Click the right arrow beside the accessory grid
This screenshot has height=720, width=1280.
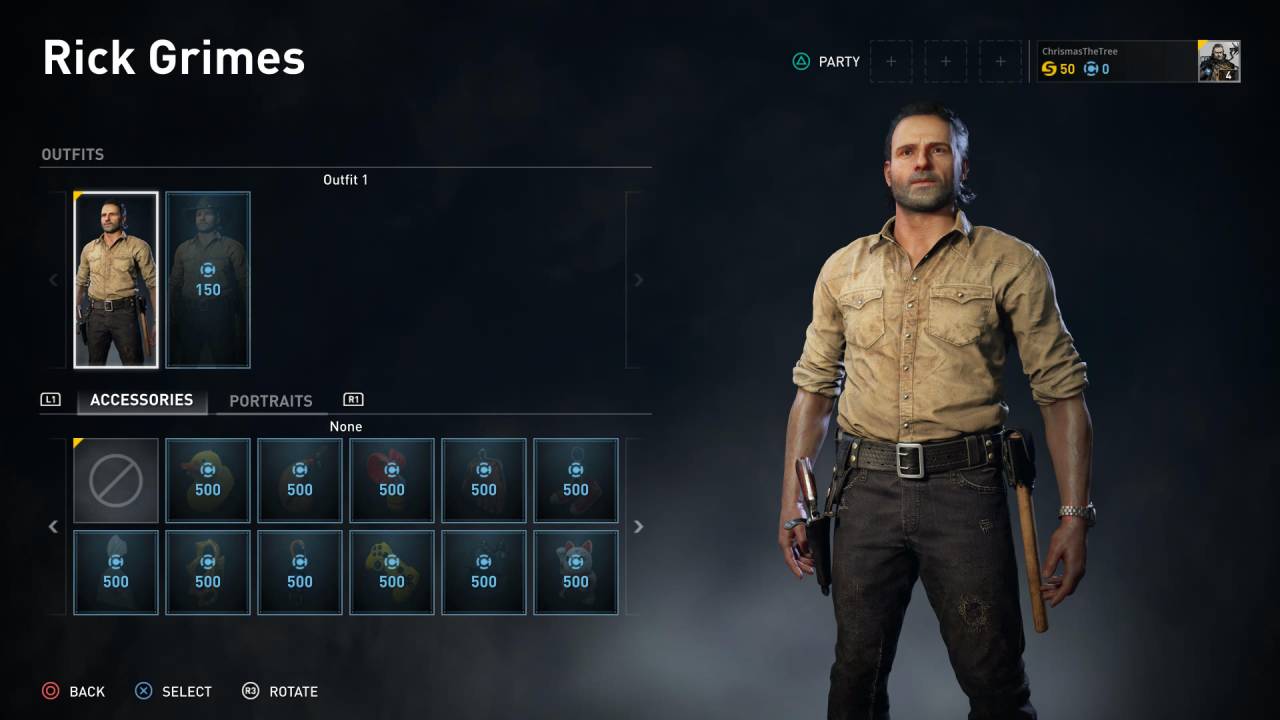point(638,526)
